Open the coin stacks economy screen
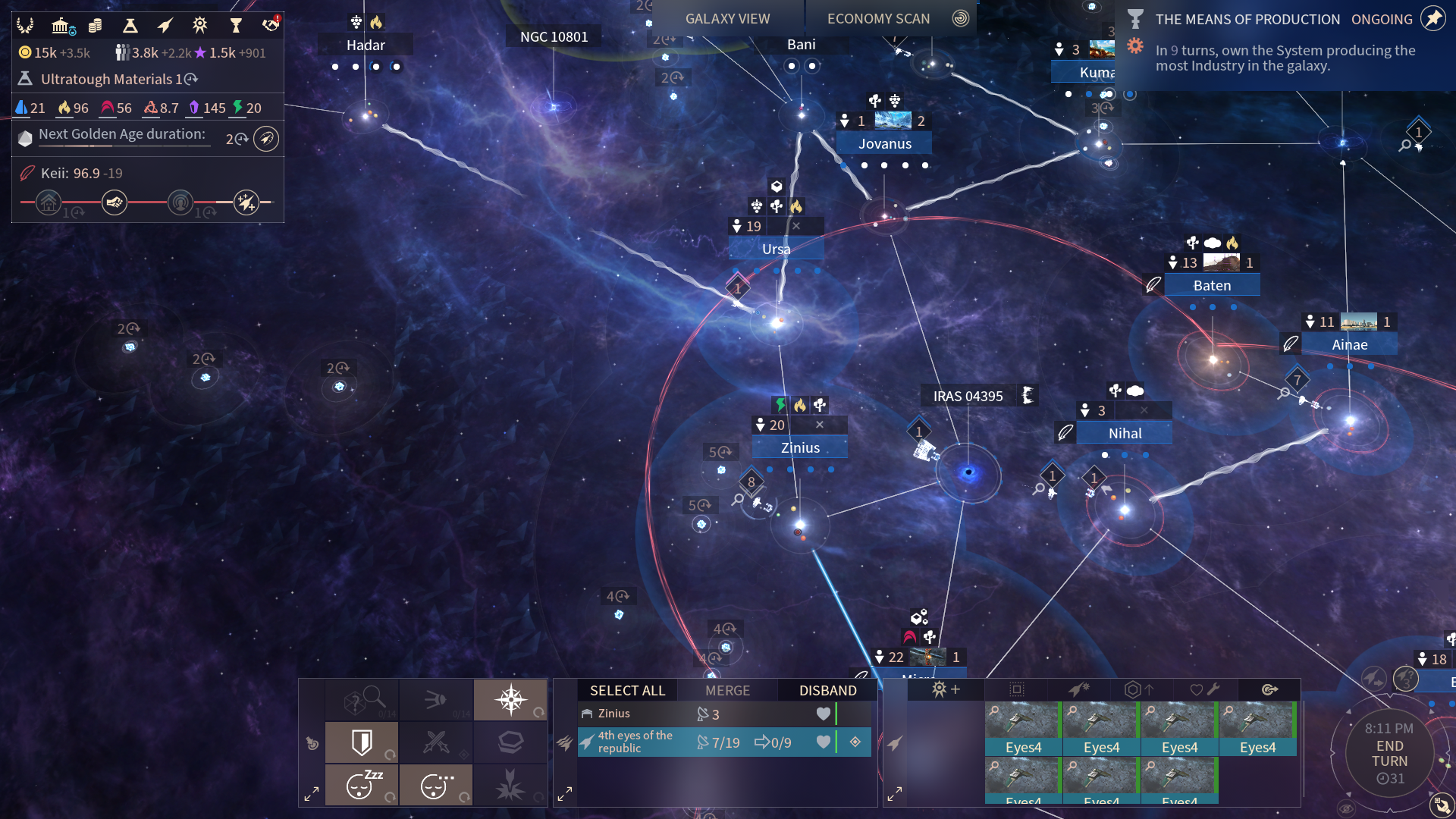Viewport: 1456px width, 819px height. (x=96, y=26)
